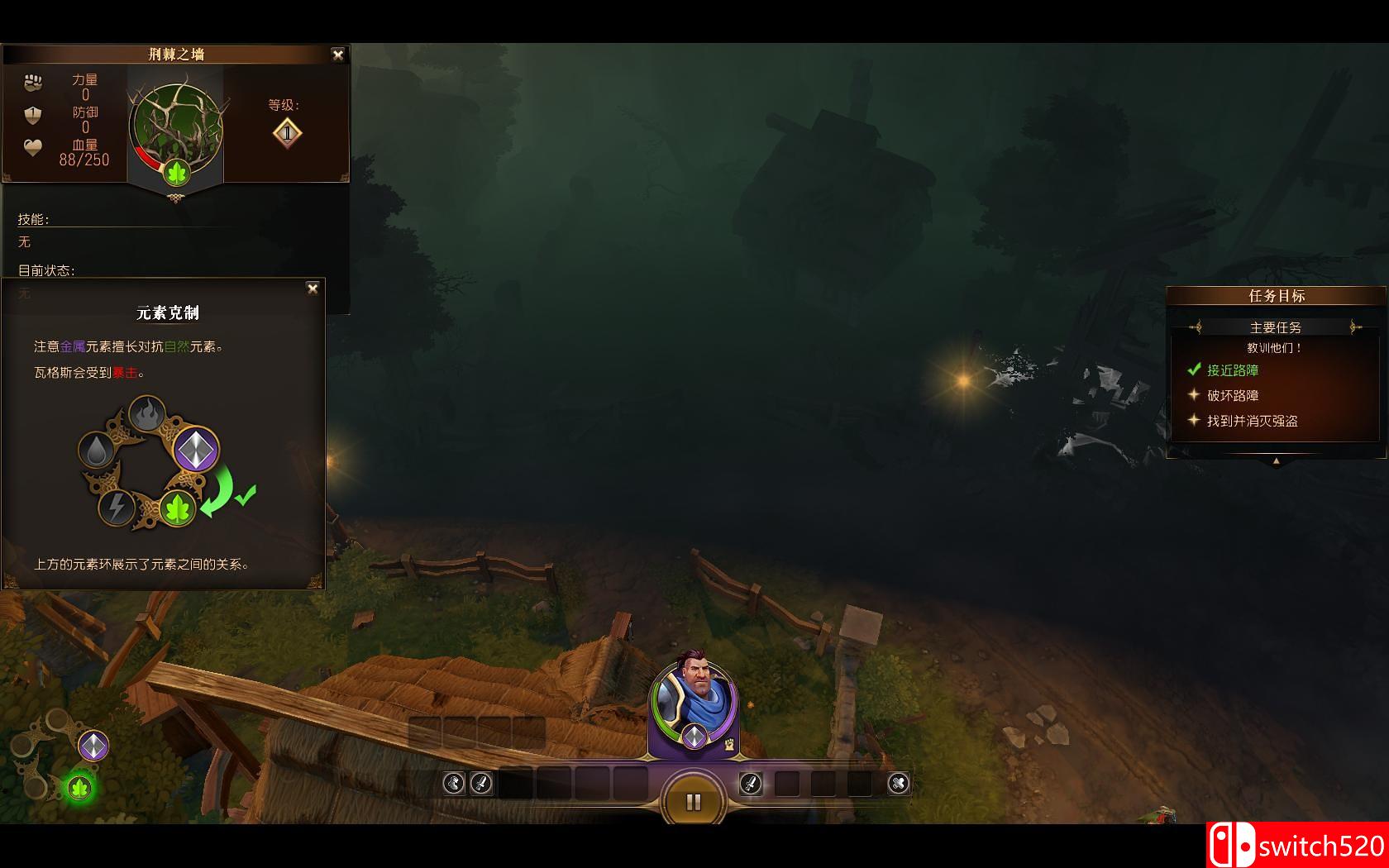This screenshot has width=1389, height=868.
Task: Open the switch520 watermark logo
Action: click(1296, 845)
